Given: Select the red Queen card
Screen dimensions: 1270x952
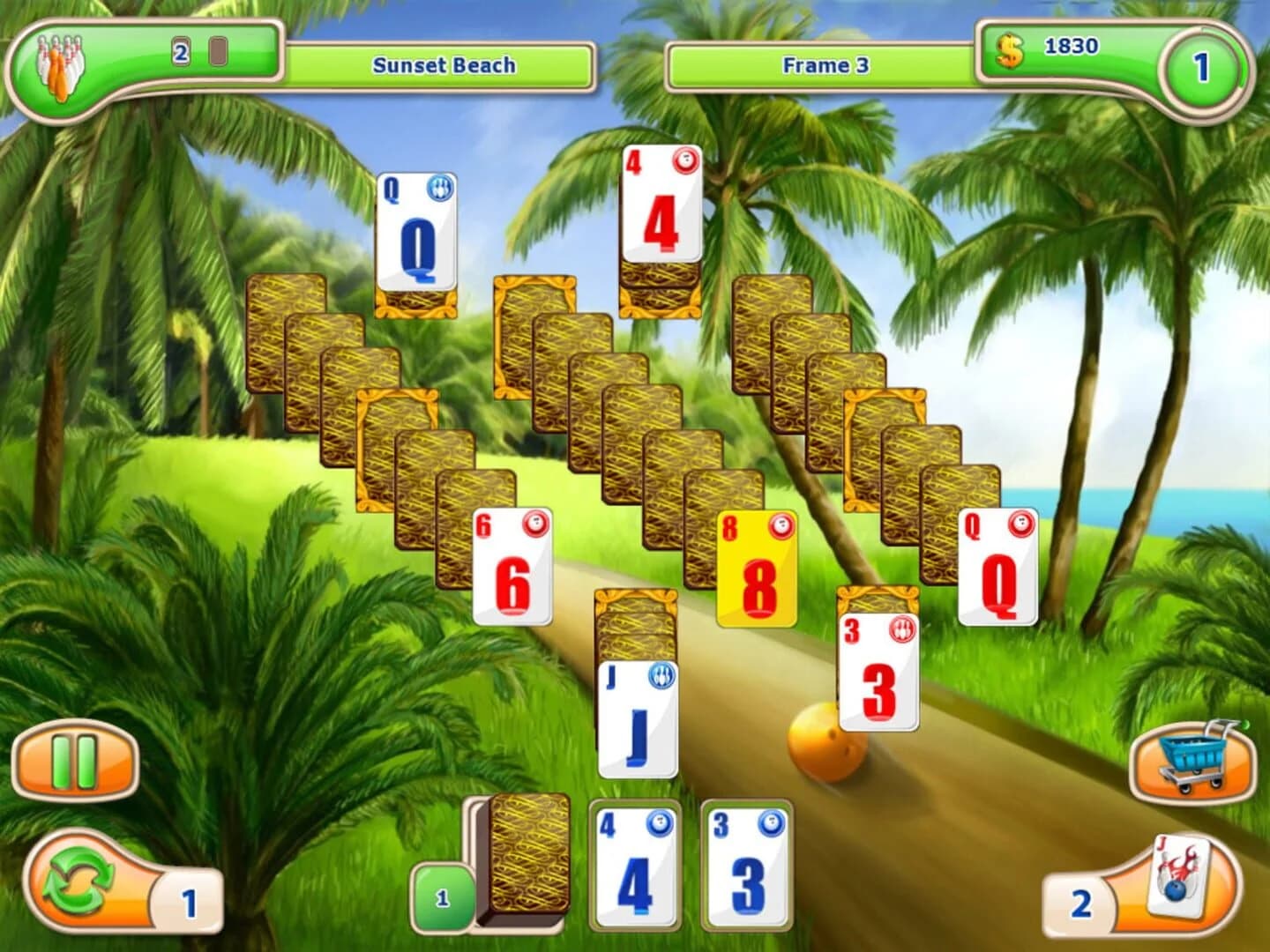Looking at the screenshot, I should coord(997,573).
